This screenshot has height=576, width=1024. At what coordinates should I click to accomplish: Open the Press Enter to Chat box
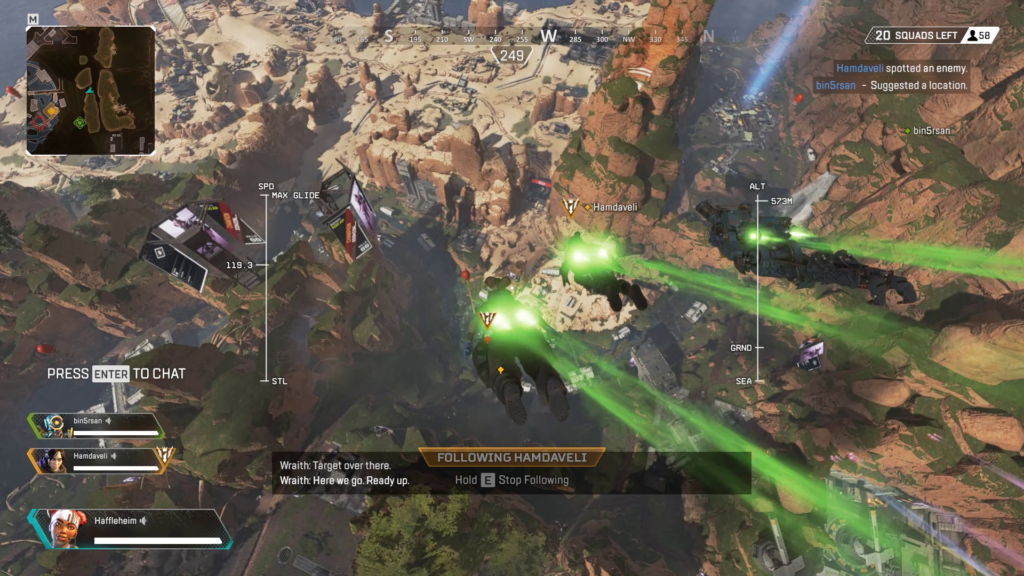tap(116, 373)
